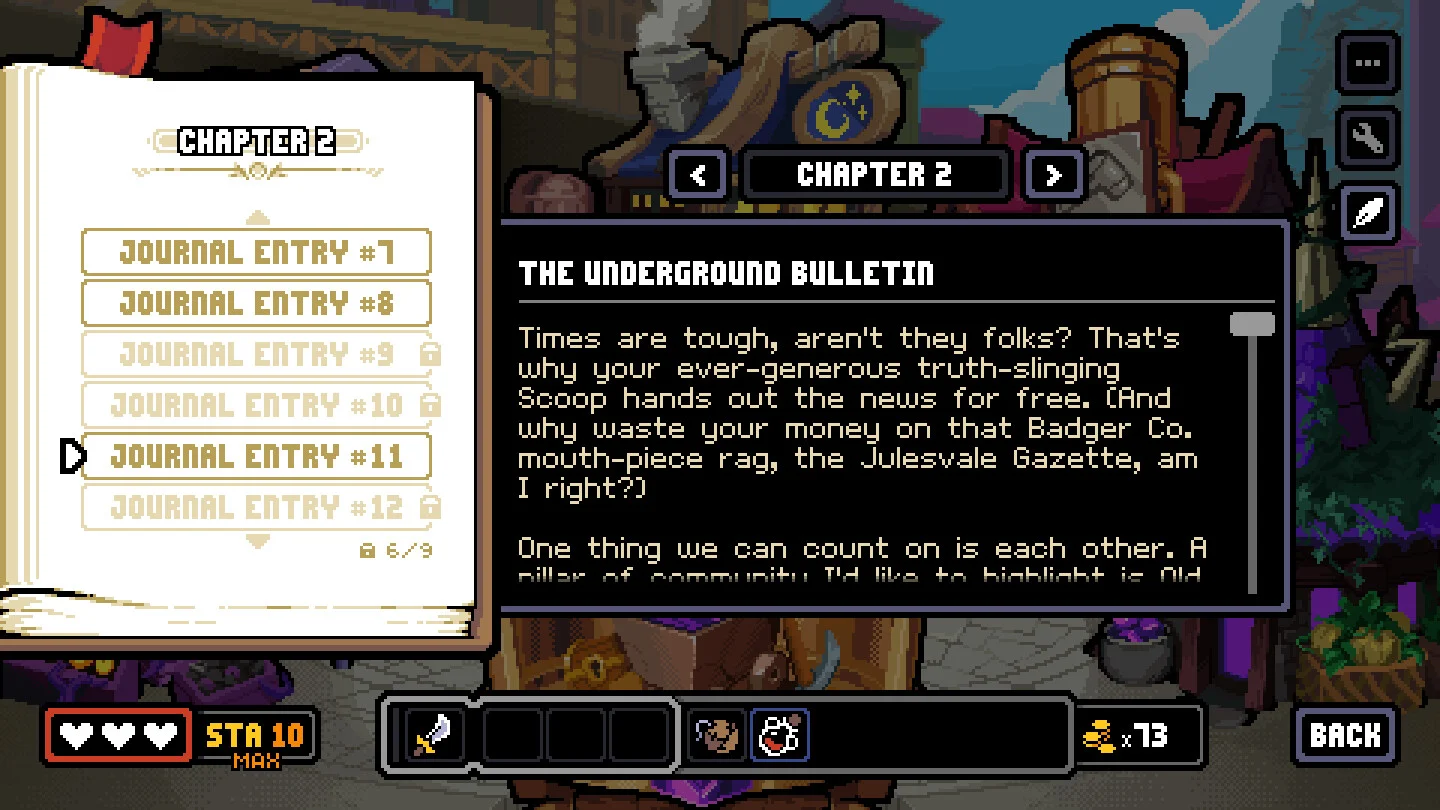Advance to the next chapter arrow
This screenshot has width=1440, height=810.
point(1053,176)
